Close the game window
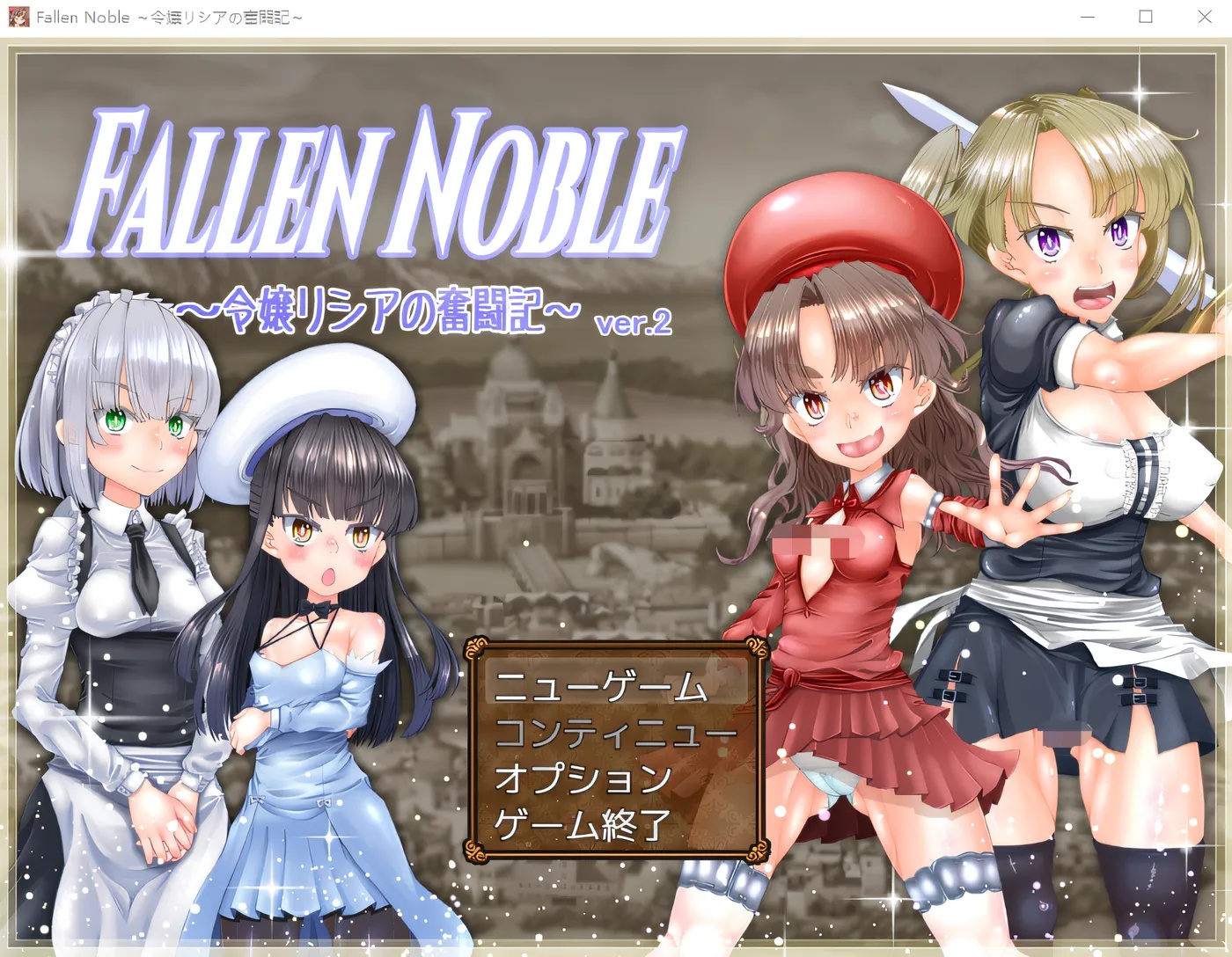 click(x=1205, y=17)
